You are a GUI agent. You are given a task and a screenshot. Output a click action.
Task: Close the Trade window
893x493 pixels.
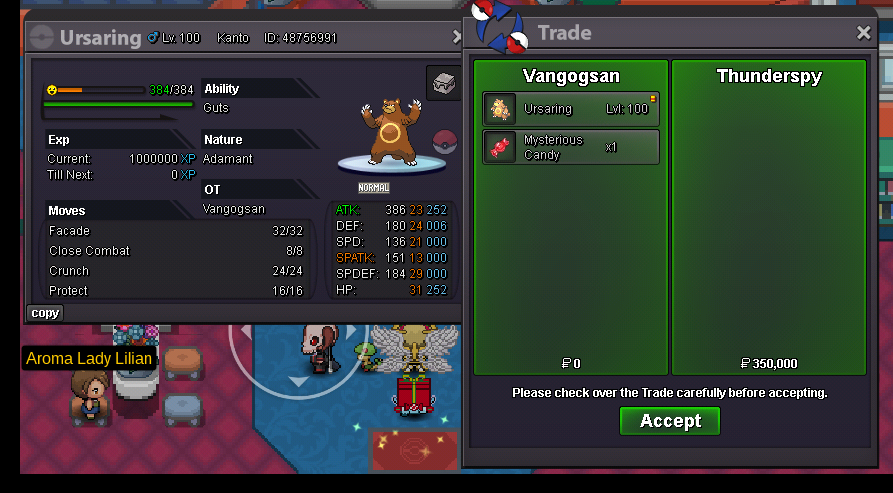click(864, 33)
